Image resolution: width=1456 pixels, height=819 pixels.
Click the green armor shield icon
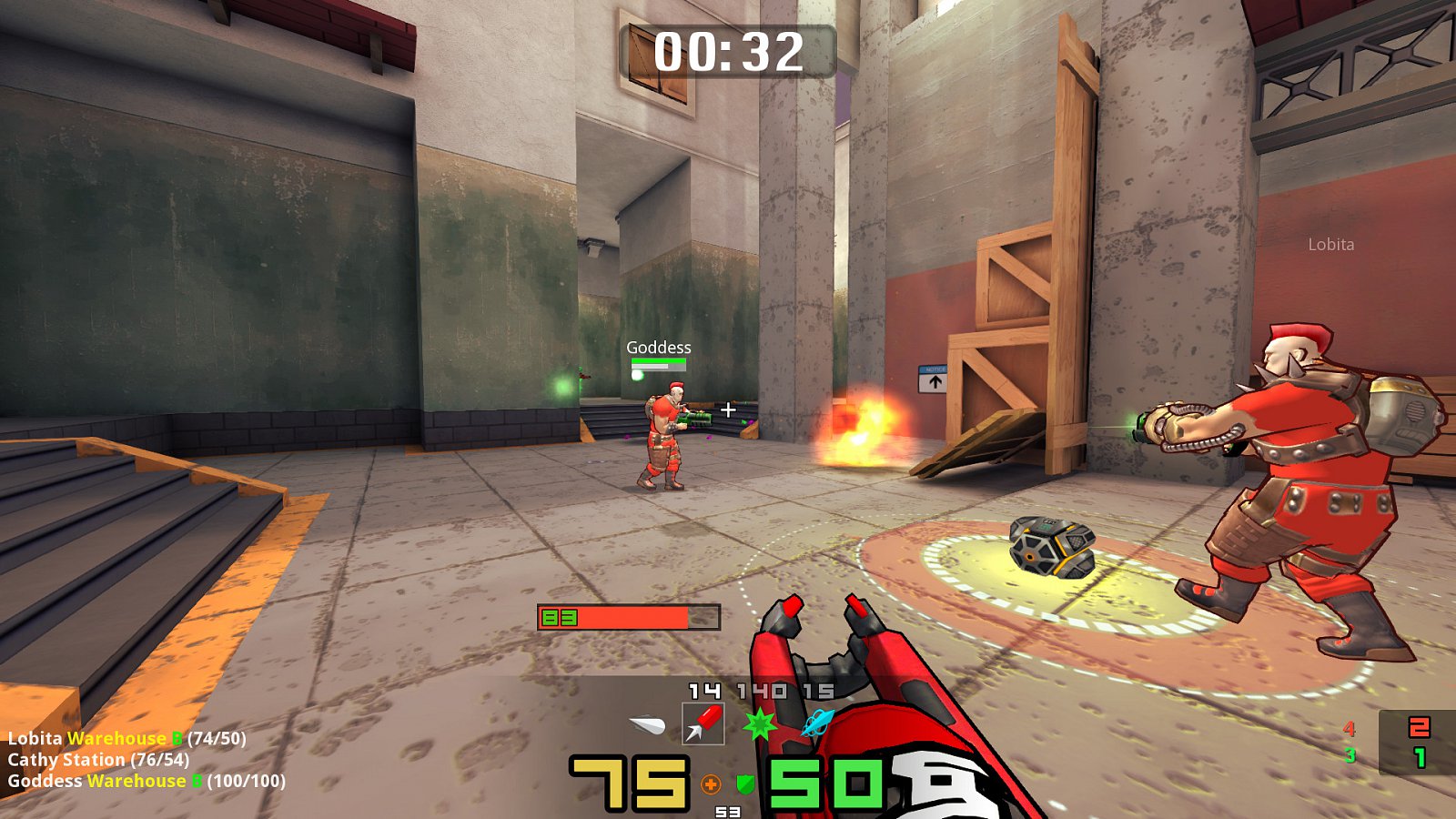click(746, 784)
